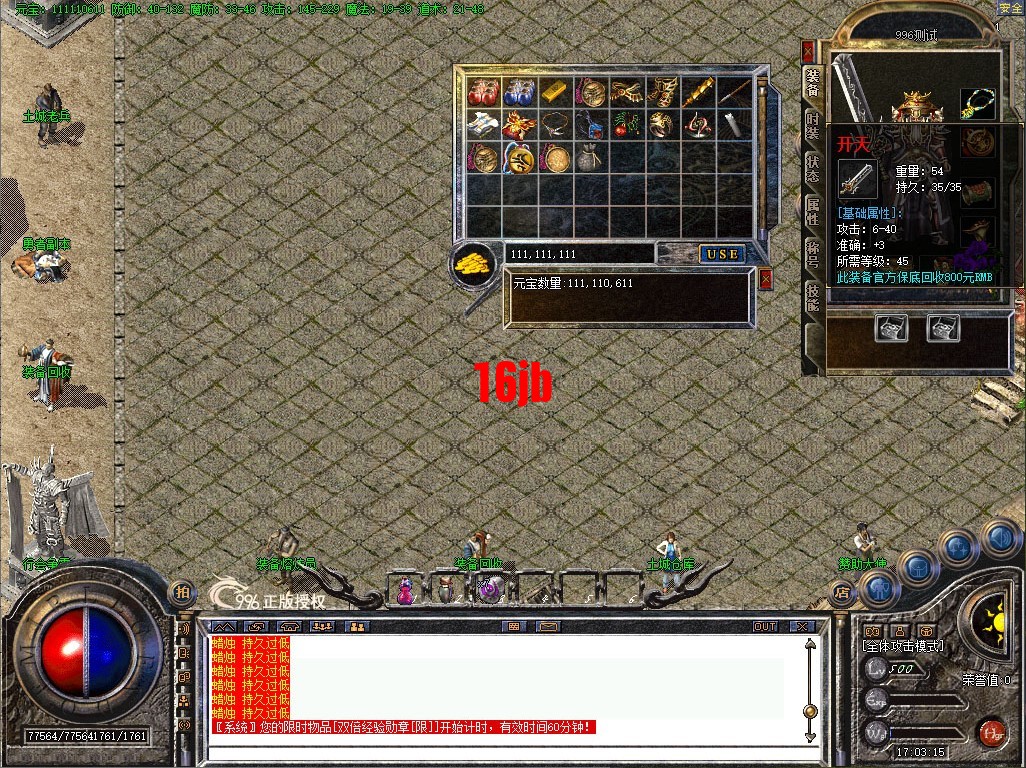1026x768 pixels.
Task: Choose the grey cloth sack in the bag
Action: (591, 158)
